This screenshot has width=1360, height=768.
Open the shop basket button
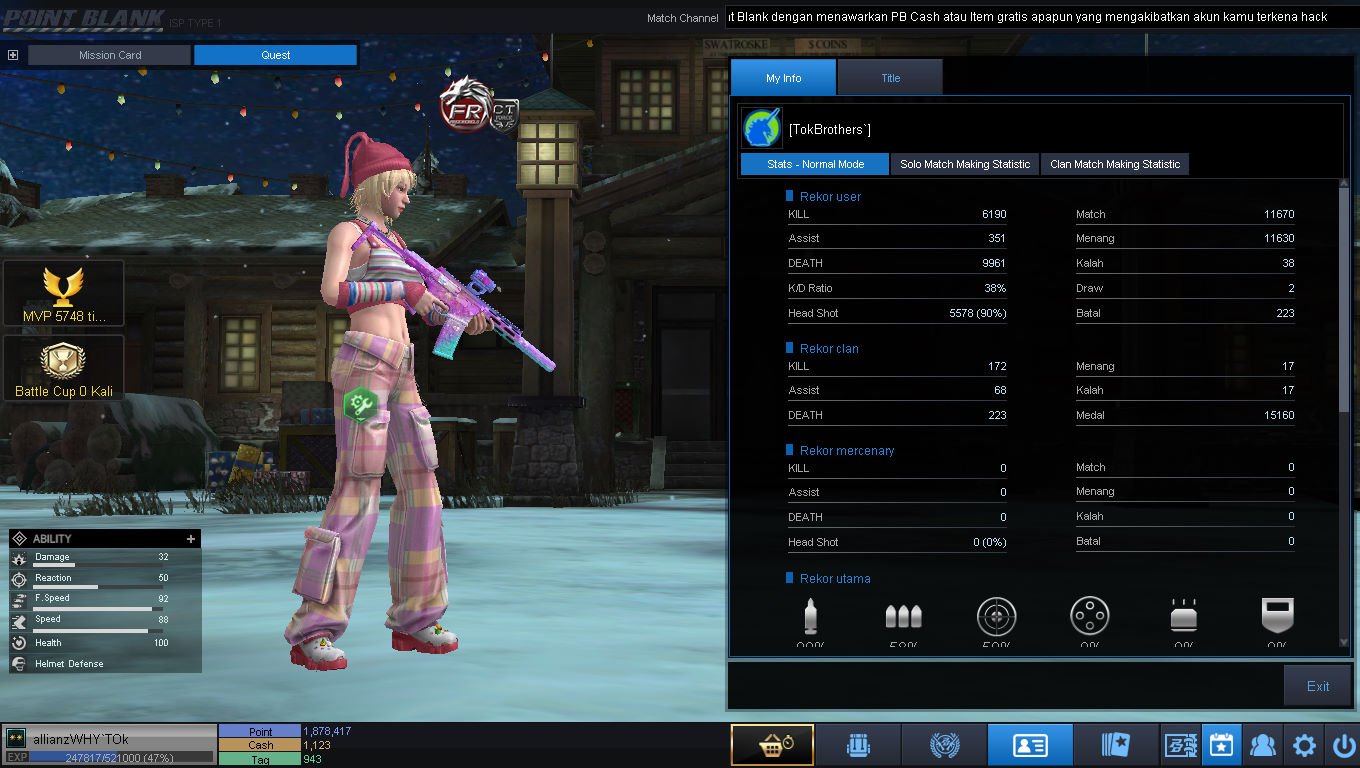[x=772, y=745]
